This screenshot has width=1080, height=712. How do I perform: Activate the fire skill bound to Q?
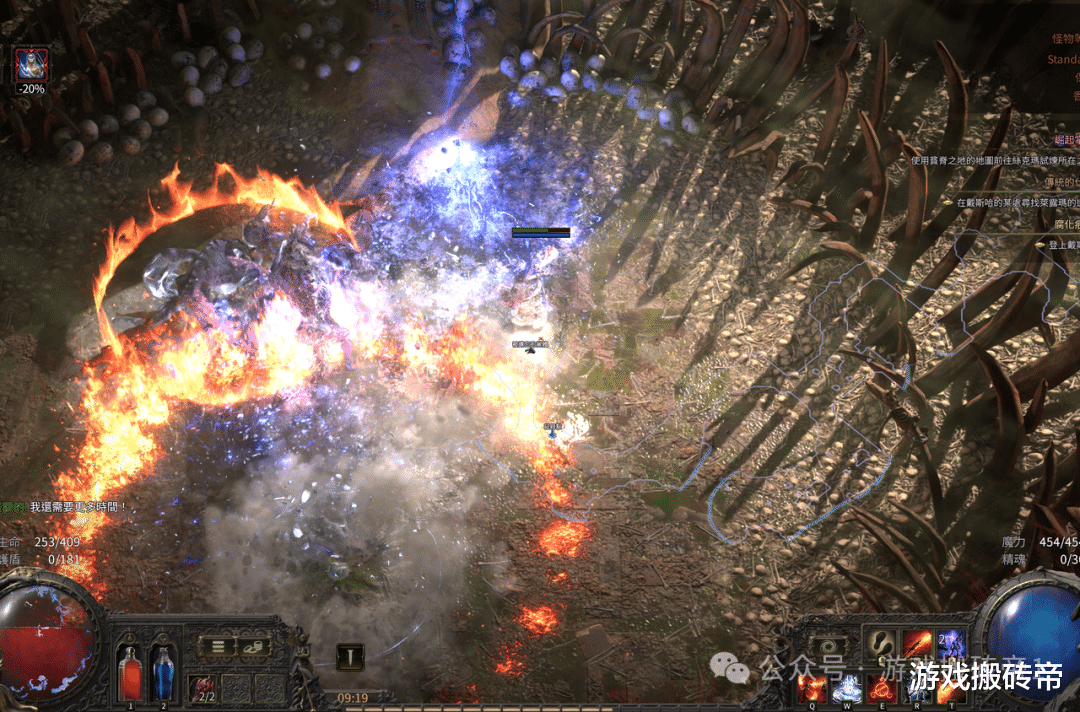click(812, 687)
